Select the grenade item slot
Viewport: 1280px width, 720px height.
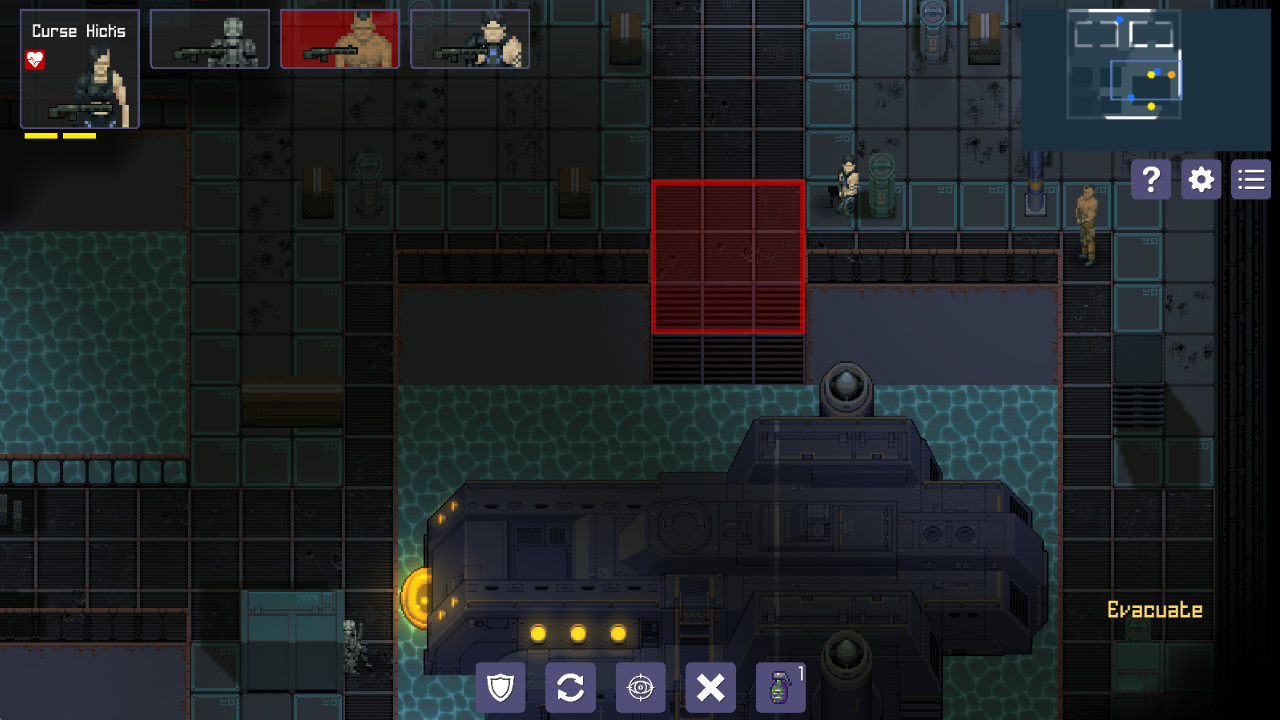780,687
